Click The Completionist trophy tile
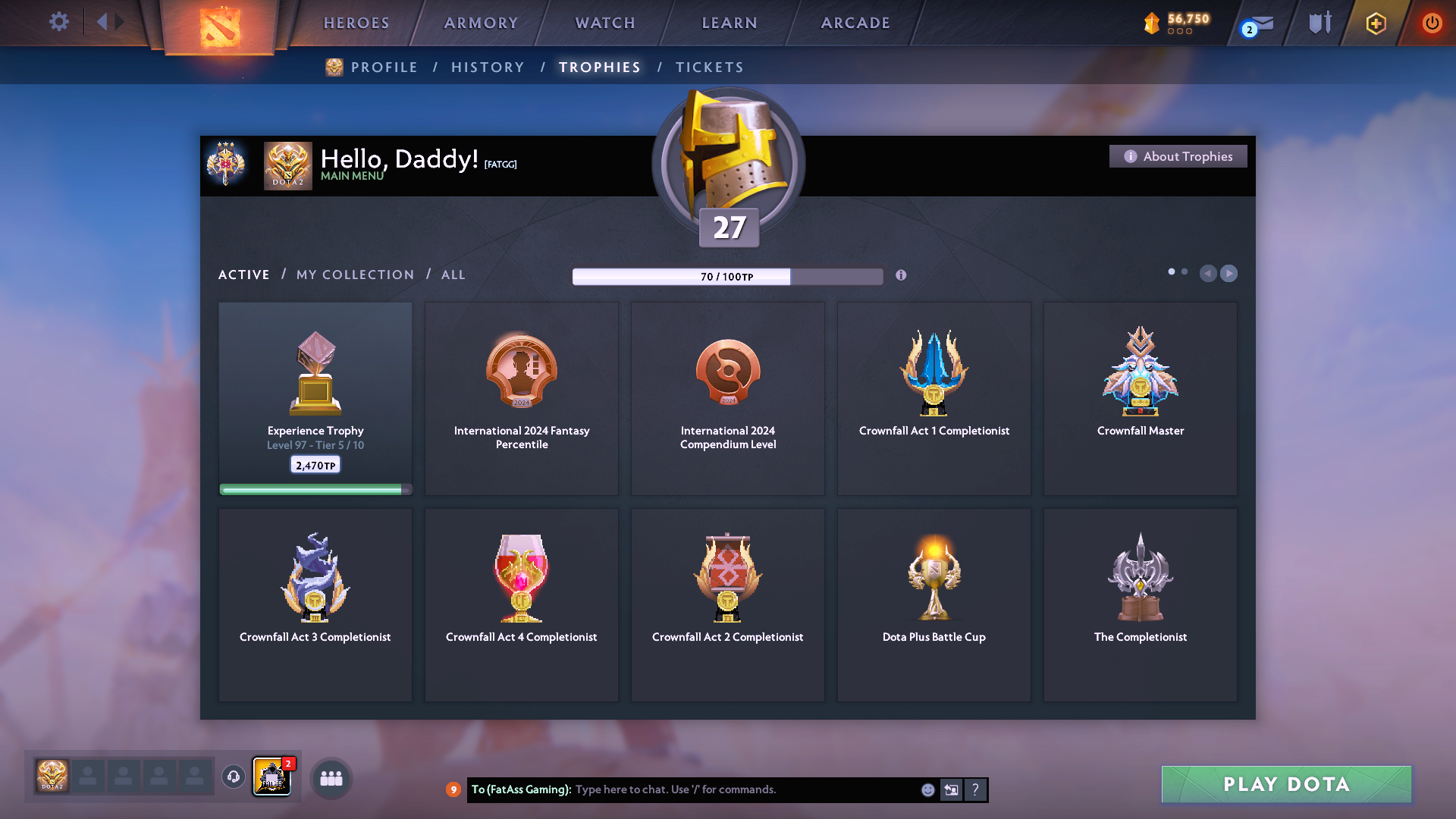Viewport: 1456px width, 819px height. click(1140, 604)
